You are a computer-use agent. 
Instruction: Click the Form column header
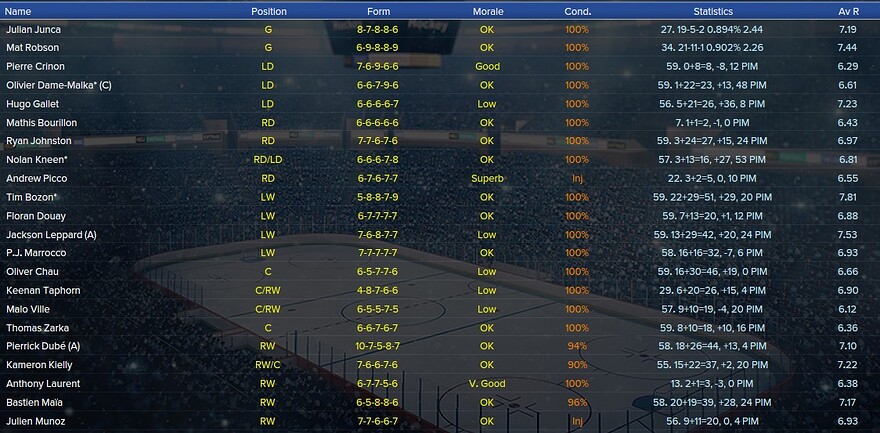click(378, 11)
